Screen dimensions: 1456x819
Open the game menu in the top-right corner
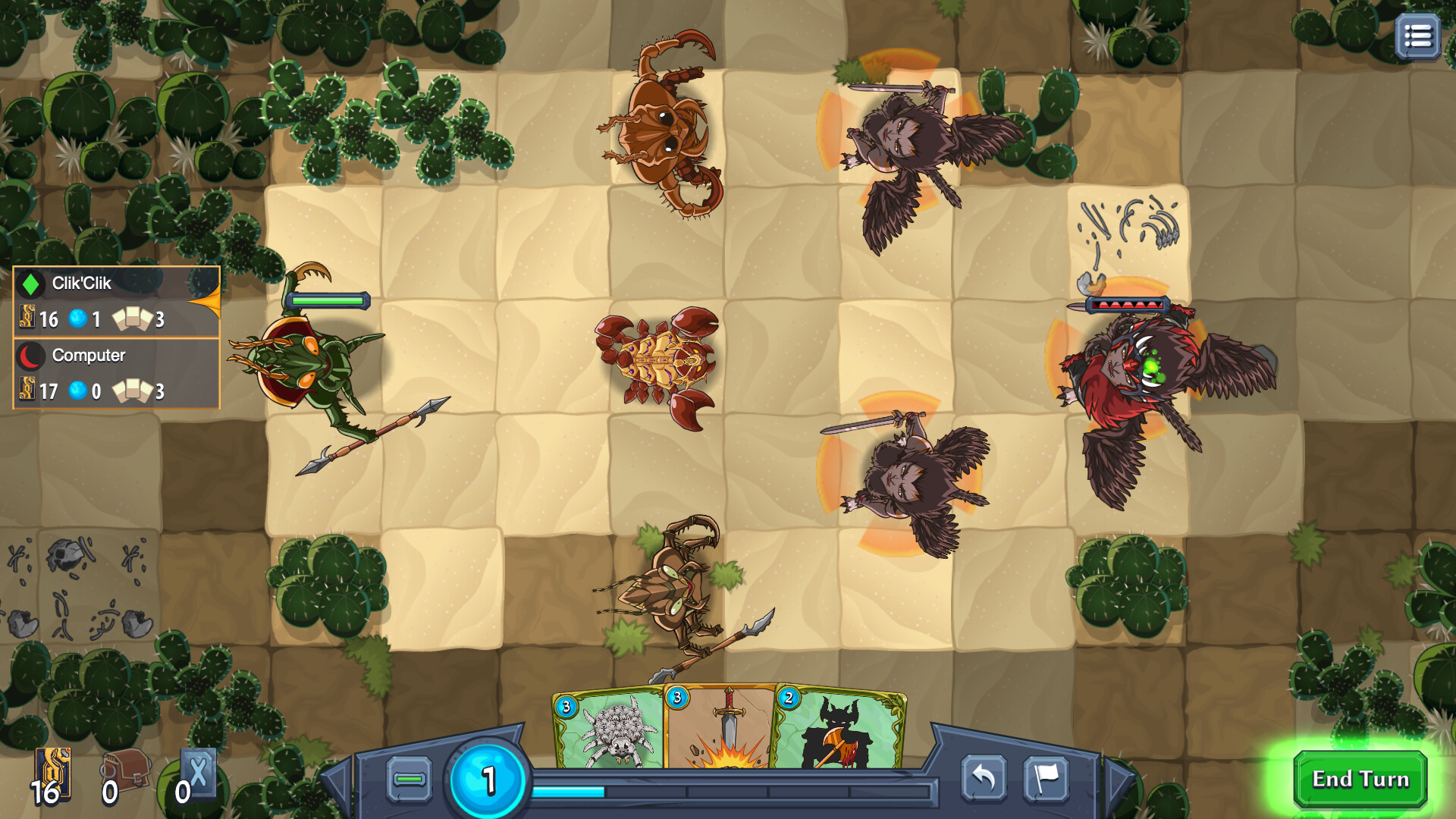click(x=1417, y=34)
